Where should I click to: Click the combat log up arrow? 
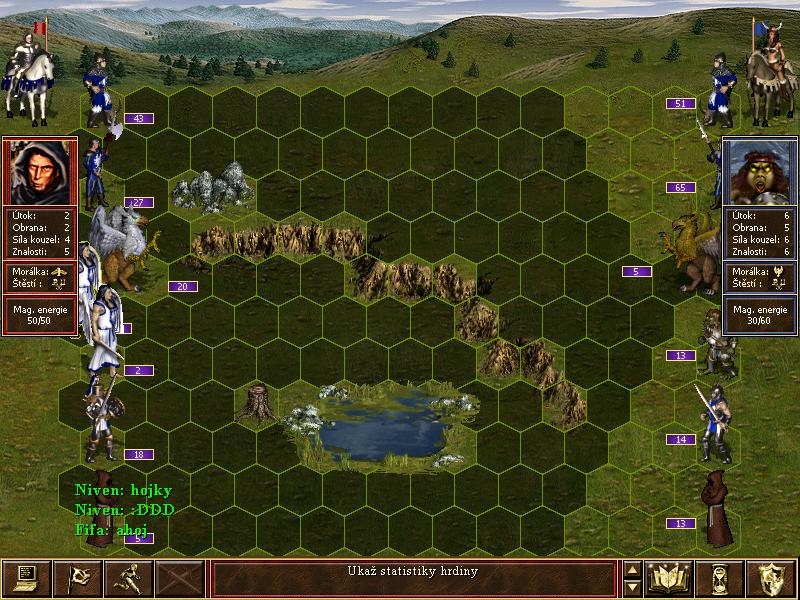click(x=632, y=570)
